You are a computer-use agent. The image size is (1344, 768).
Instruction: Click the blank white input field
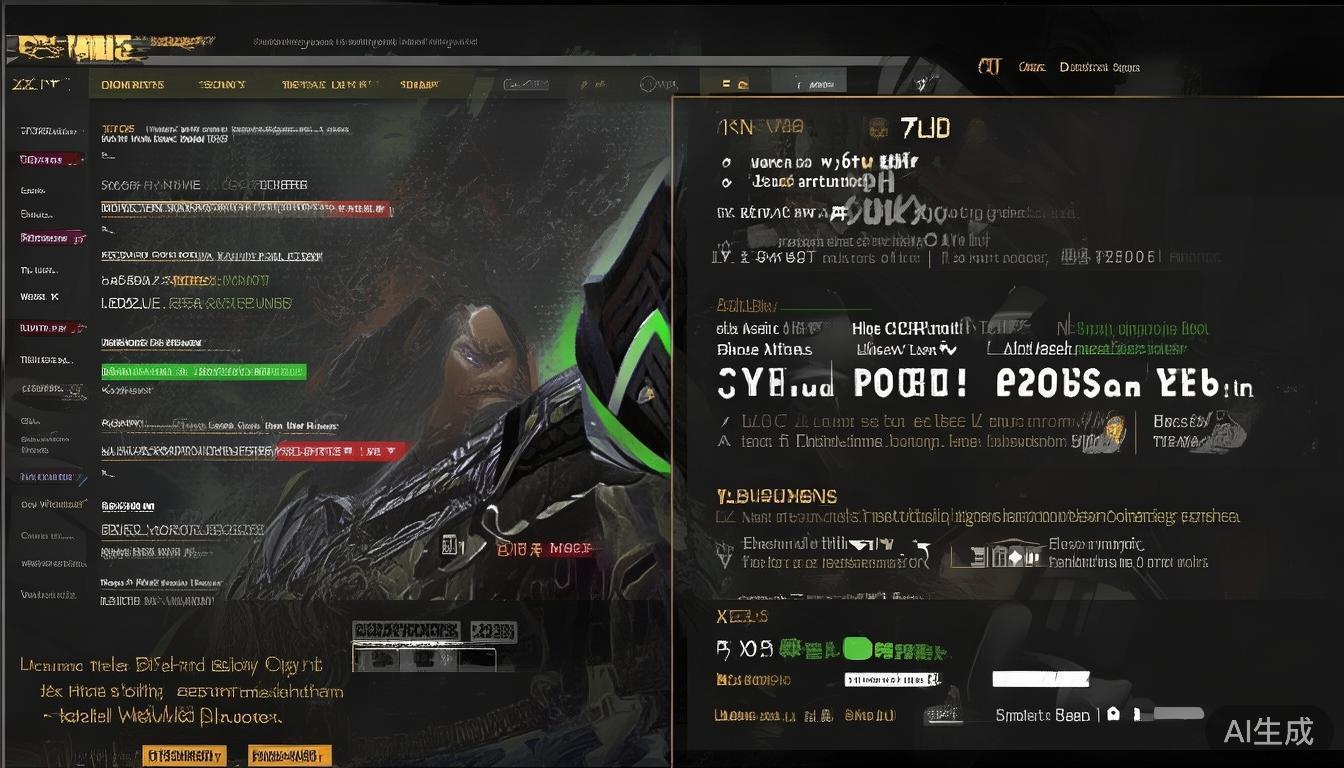[x=1039, y=679]
